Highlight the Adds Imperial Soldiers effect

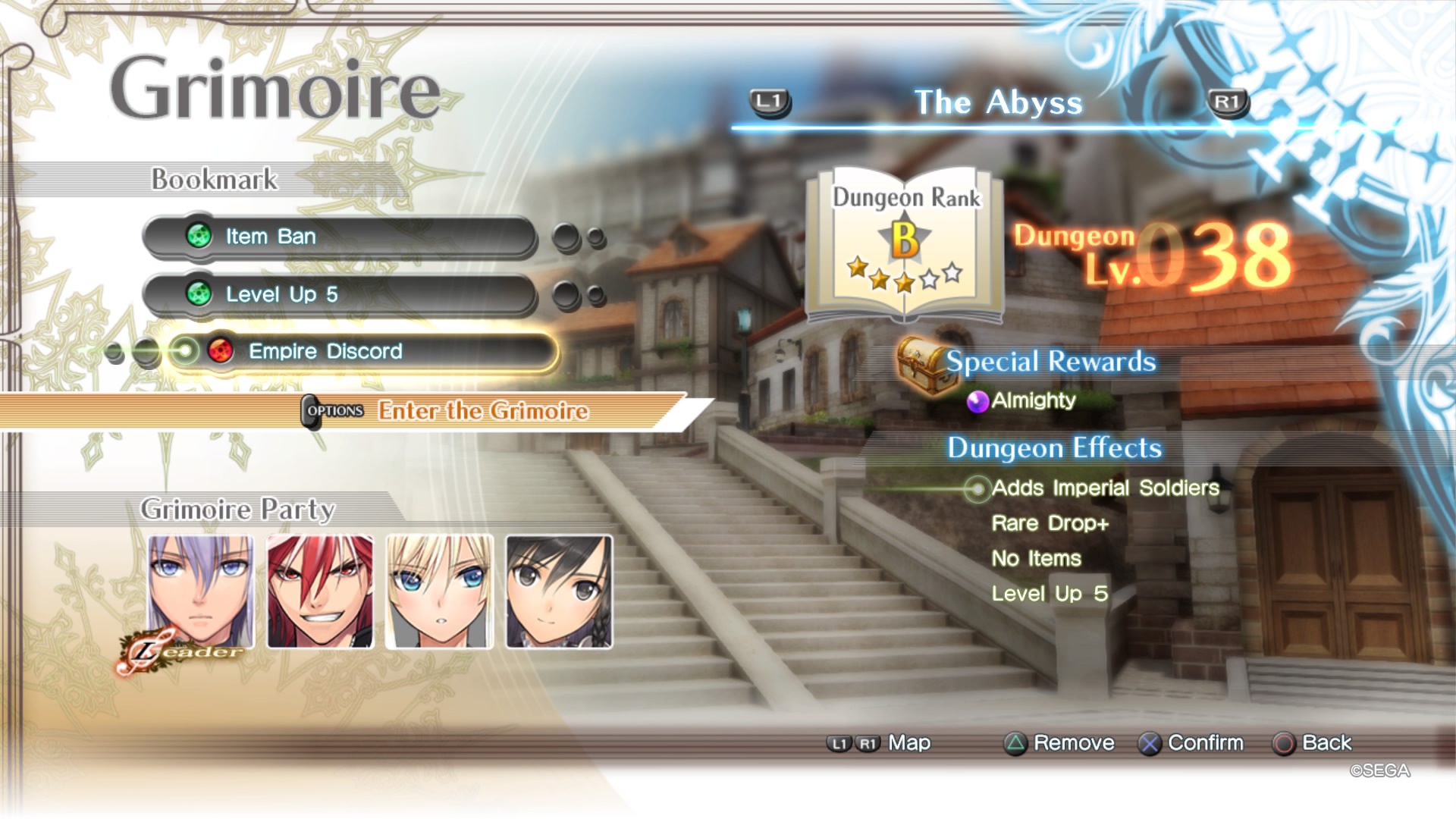(1105, 488)
